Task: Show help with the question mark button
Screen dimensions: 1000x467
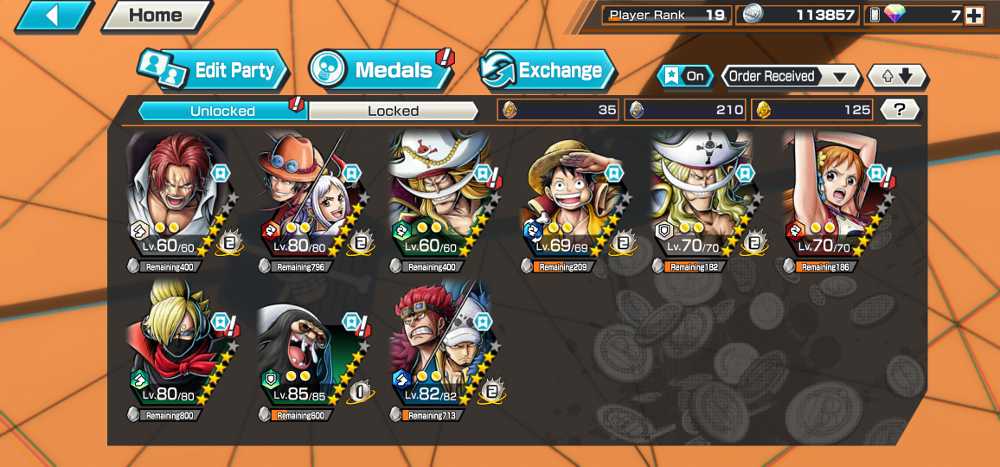Action: coord(900,110)
